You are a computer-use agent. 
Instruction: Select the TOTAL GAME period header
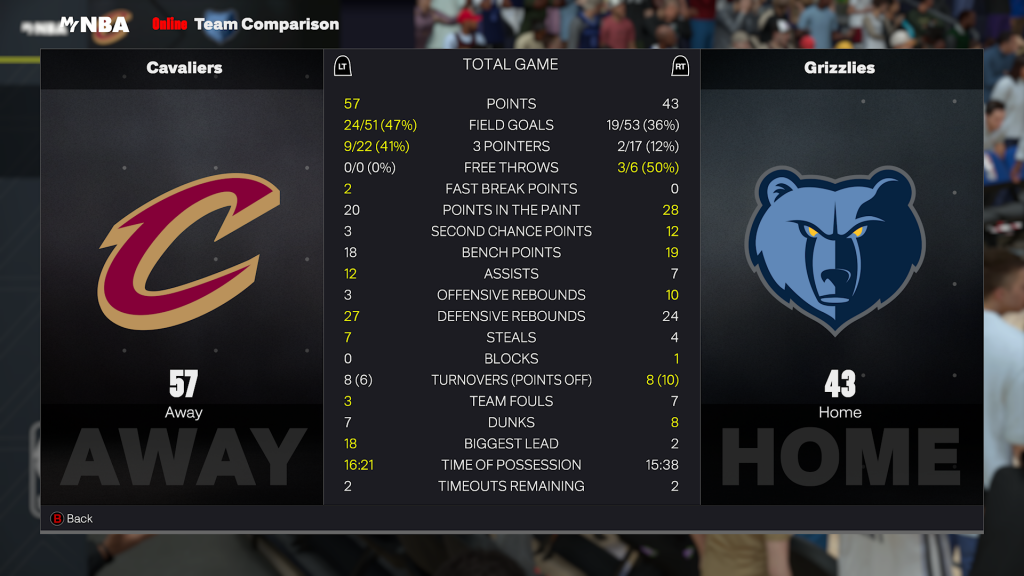point(510,65)
